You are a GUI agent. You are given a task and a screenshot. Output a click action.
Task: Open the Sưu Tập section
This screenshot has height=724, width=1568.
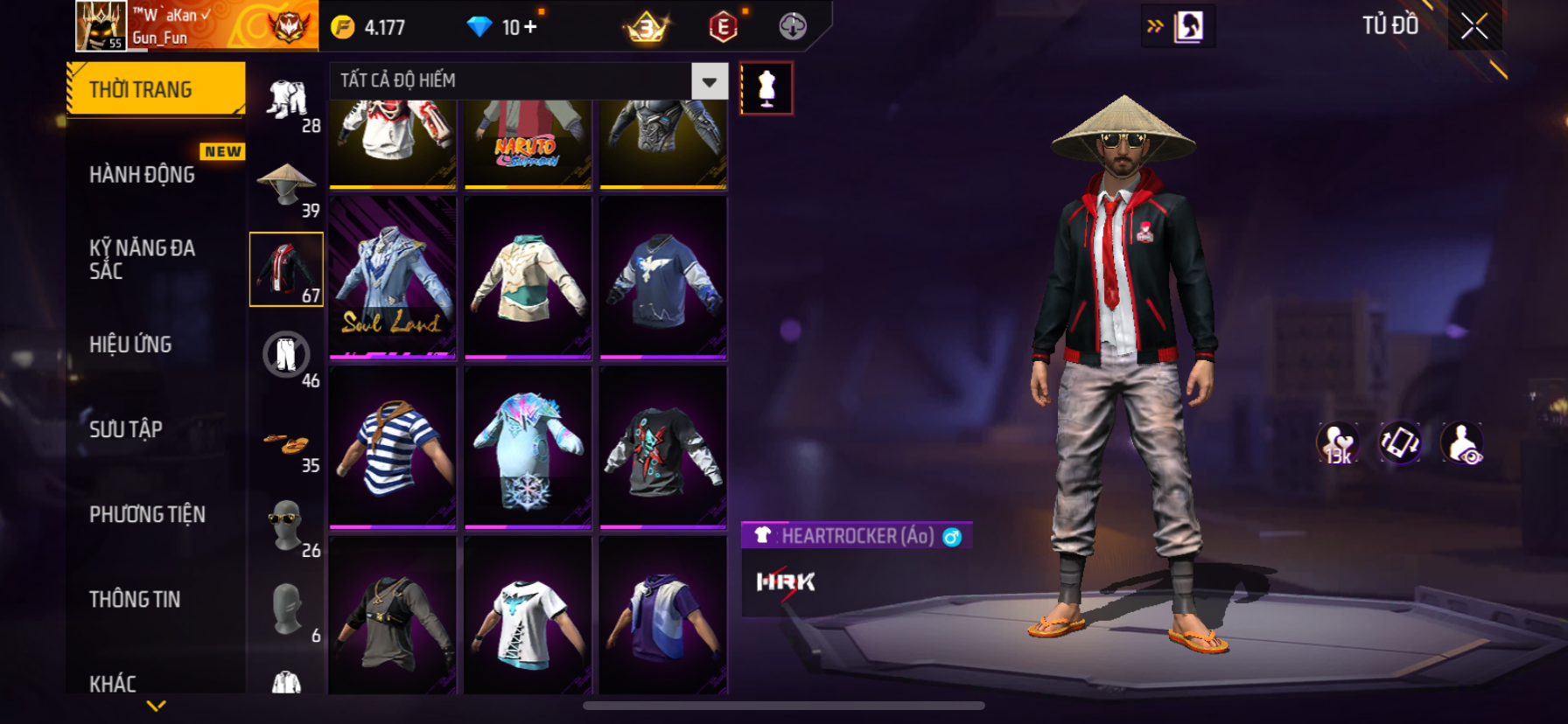[126, 429]
